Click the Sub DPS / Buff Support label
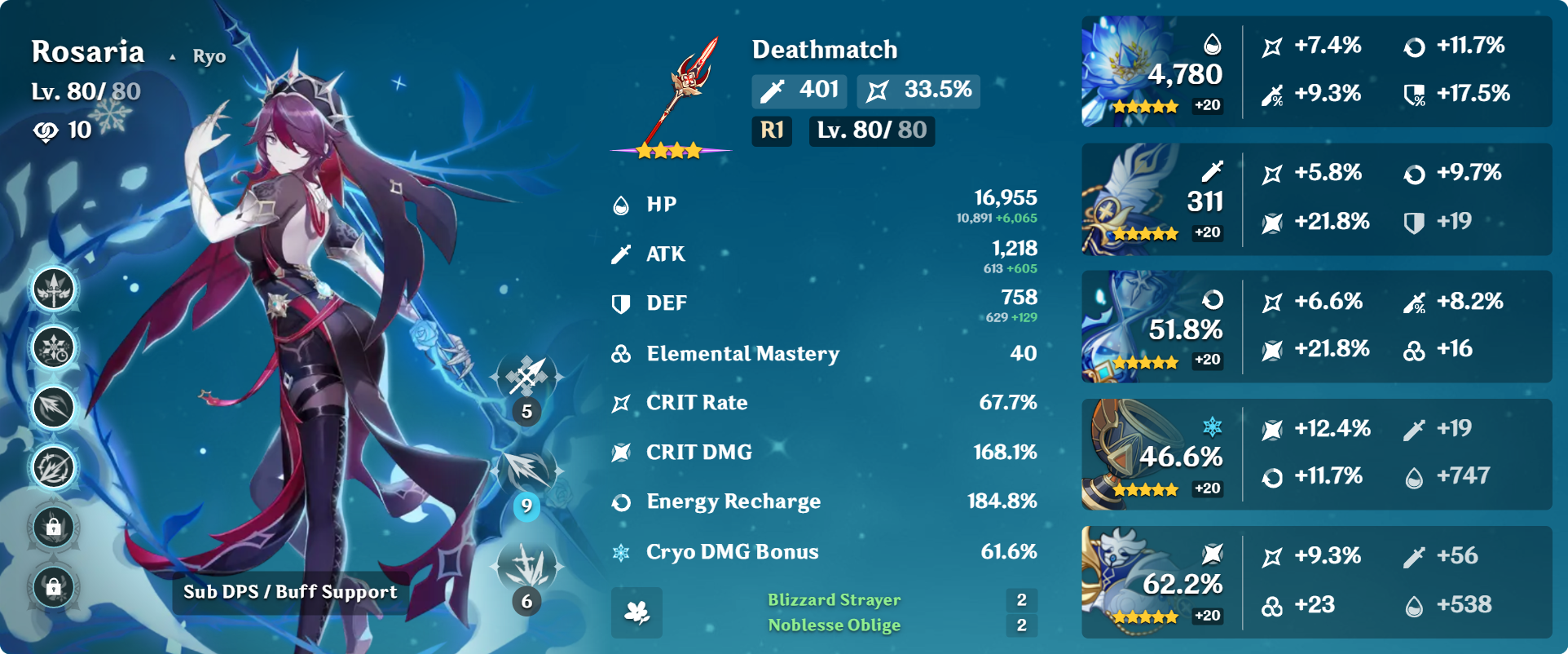 (x=290, y=592)
